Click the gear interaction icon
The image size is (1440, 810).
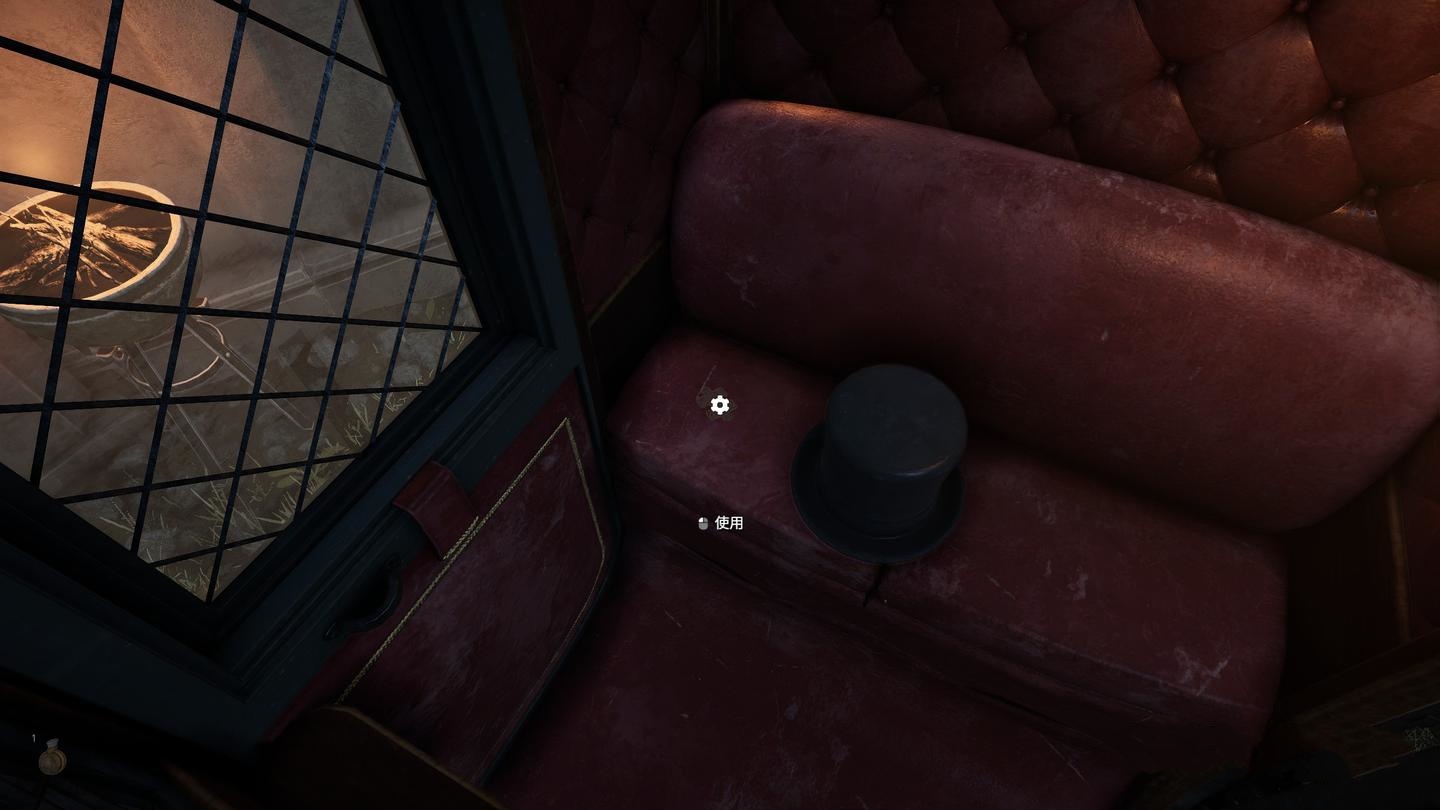point(719,405)
